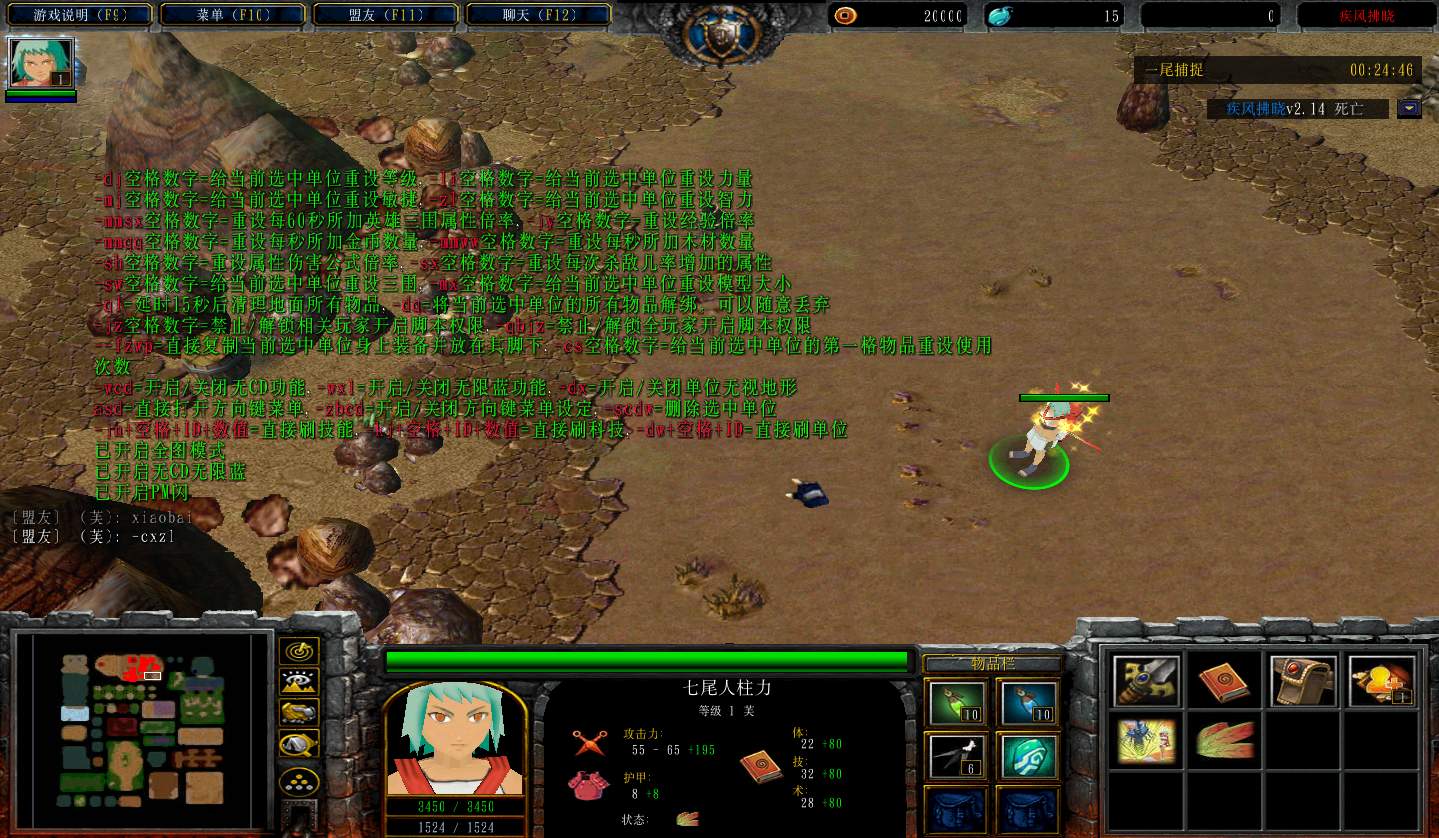The image size is (1439, 838).
Task: Use the teal rune stone item
Action: [1028, 757]
